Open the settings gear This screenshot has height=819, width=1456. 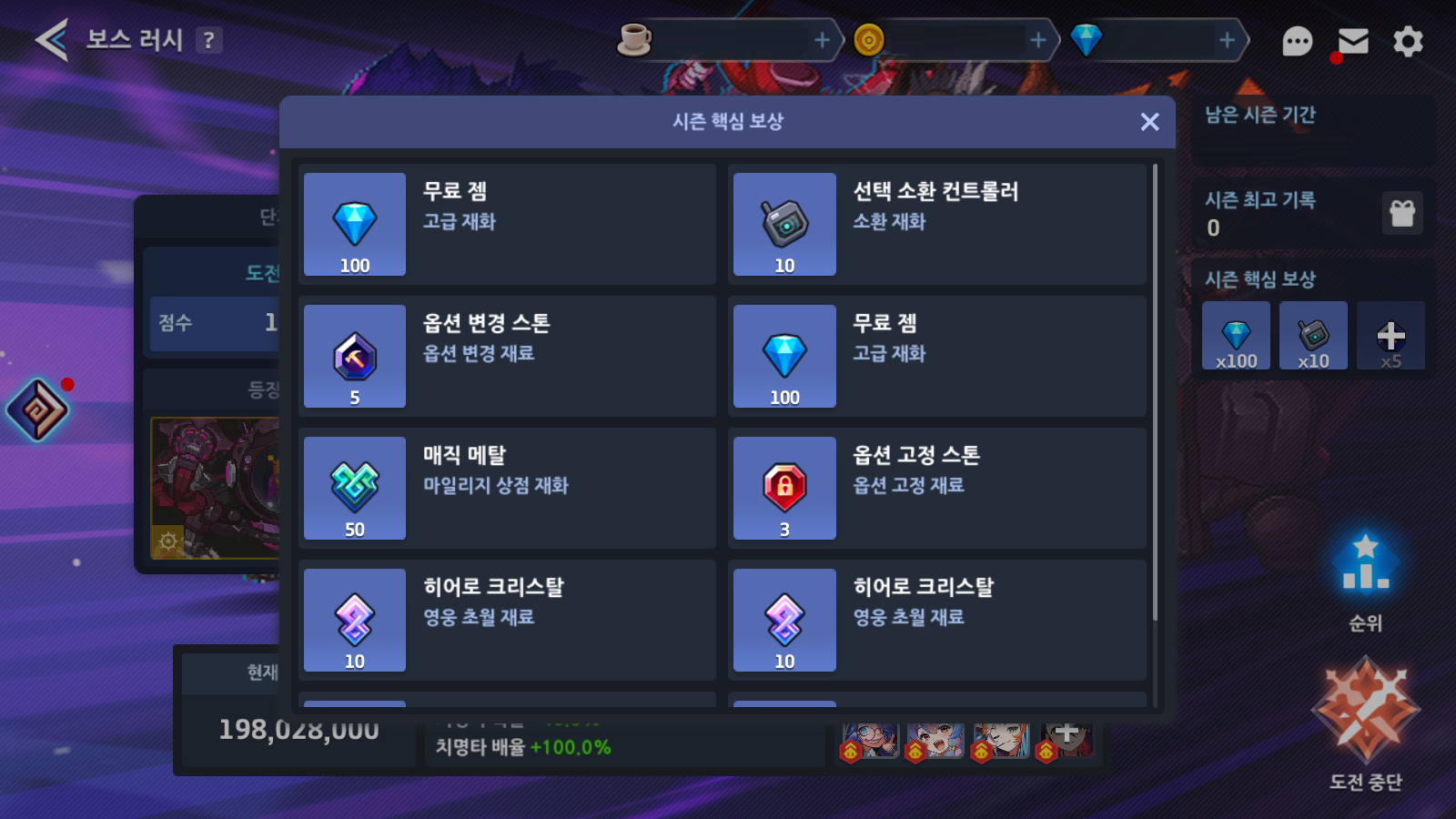(x=1408, y=41)
